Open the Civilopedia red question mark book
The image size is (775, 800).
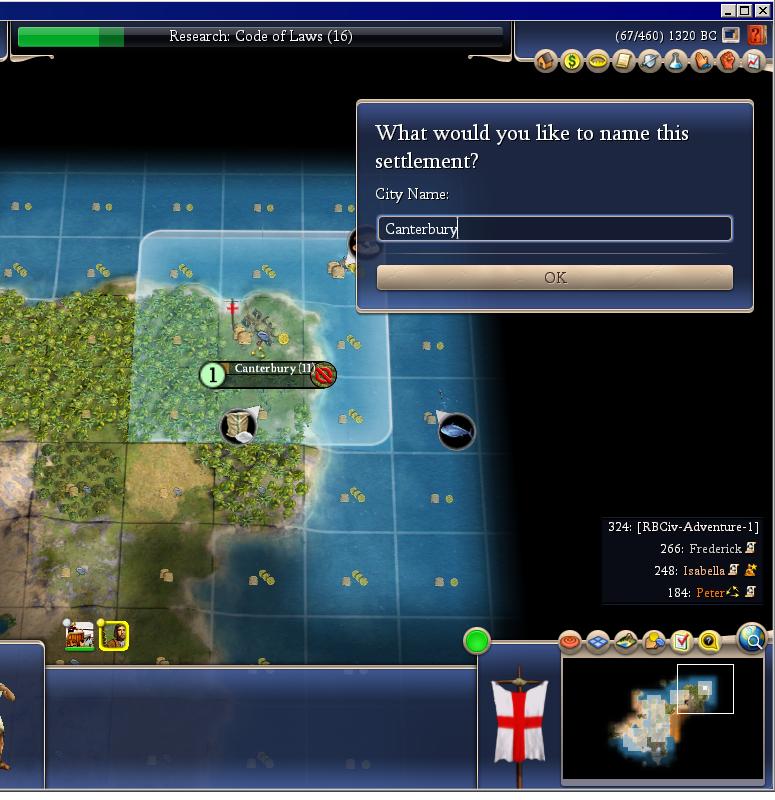757,35
